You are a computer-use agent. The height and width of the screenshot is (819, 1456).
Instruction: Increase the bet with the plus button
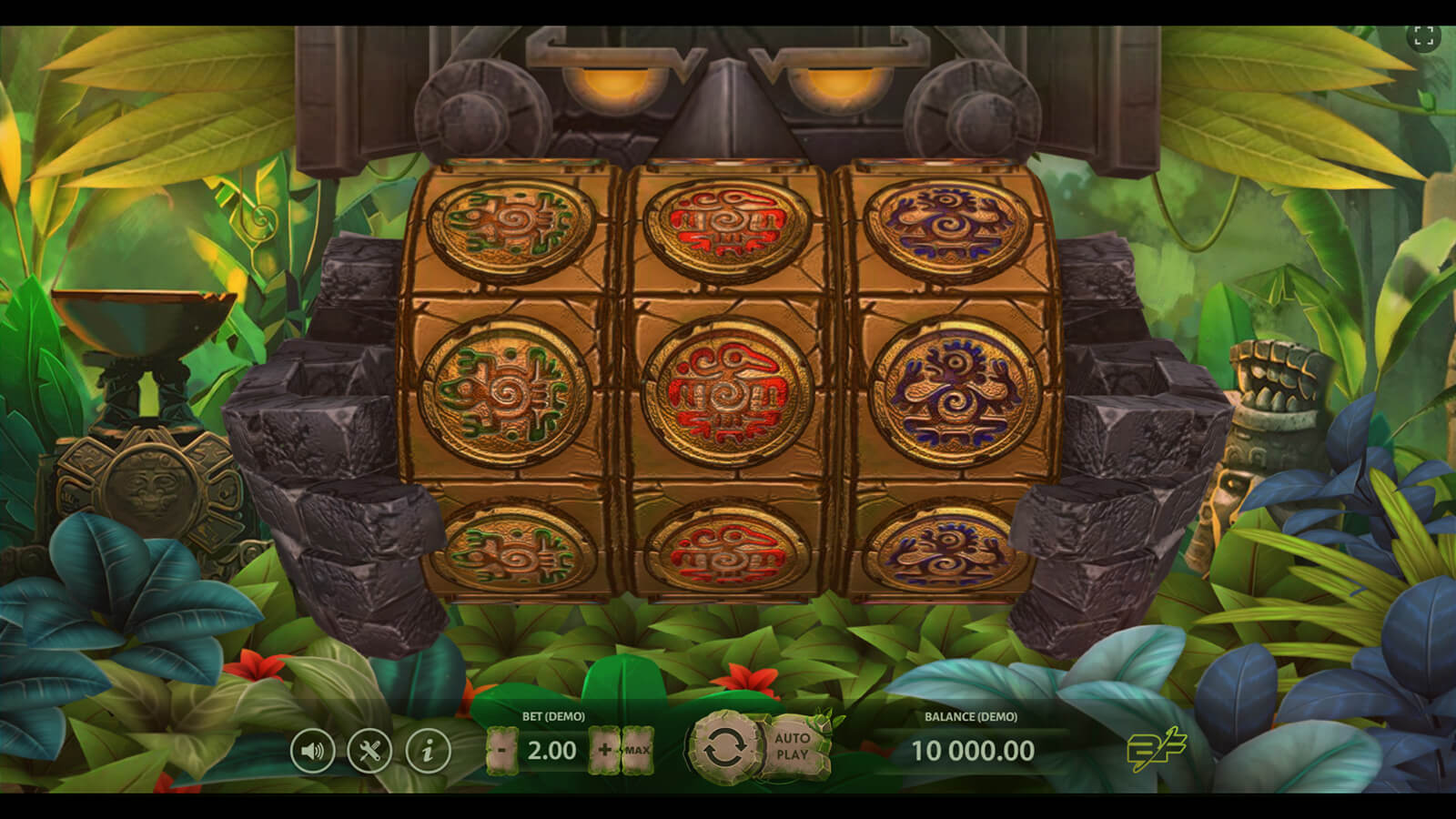604,751
